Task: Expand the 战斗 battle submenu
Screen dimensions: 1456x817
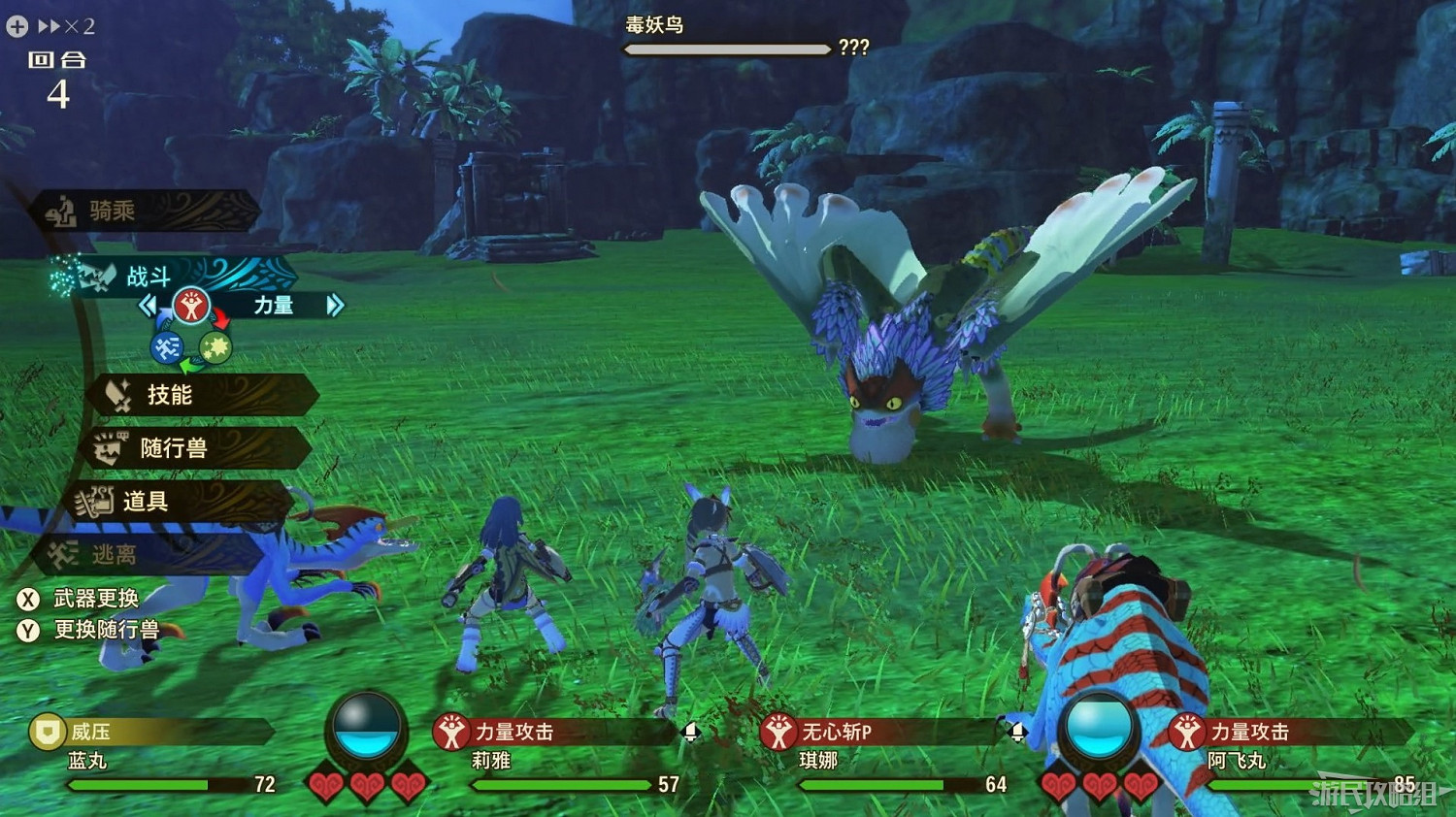Action: 148,277
